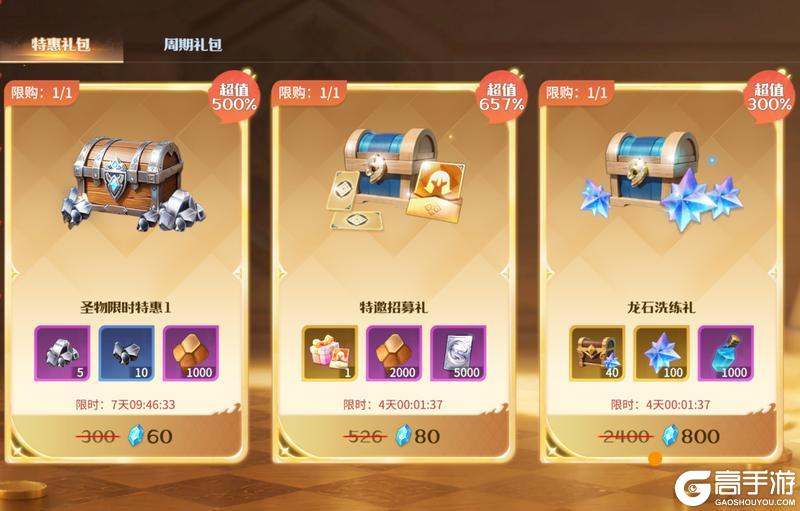The height and width of the screenshot is (511, 800).
Task: Open the 圣物限时特惠1 wooden chest image
Action: coord(128,178)
